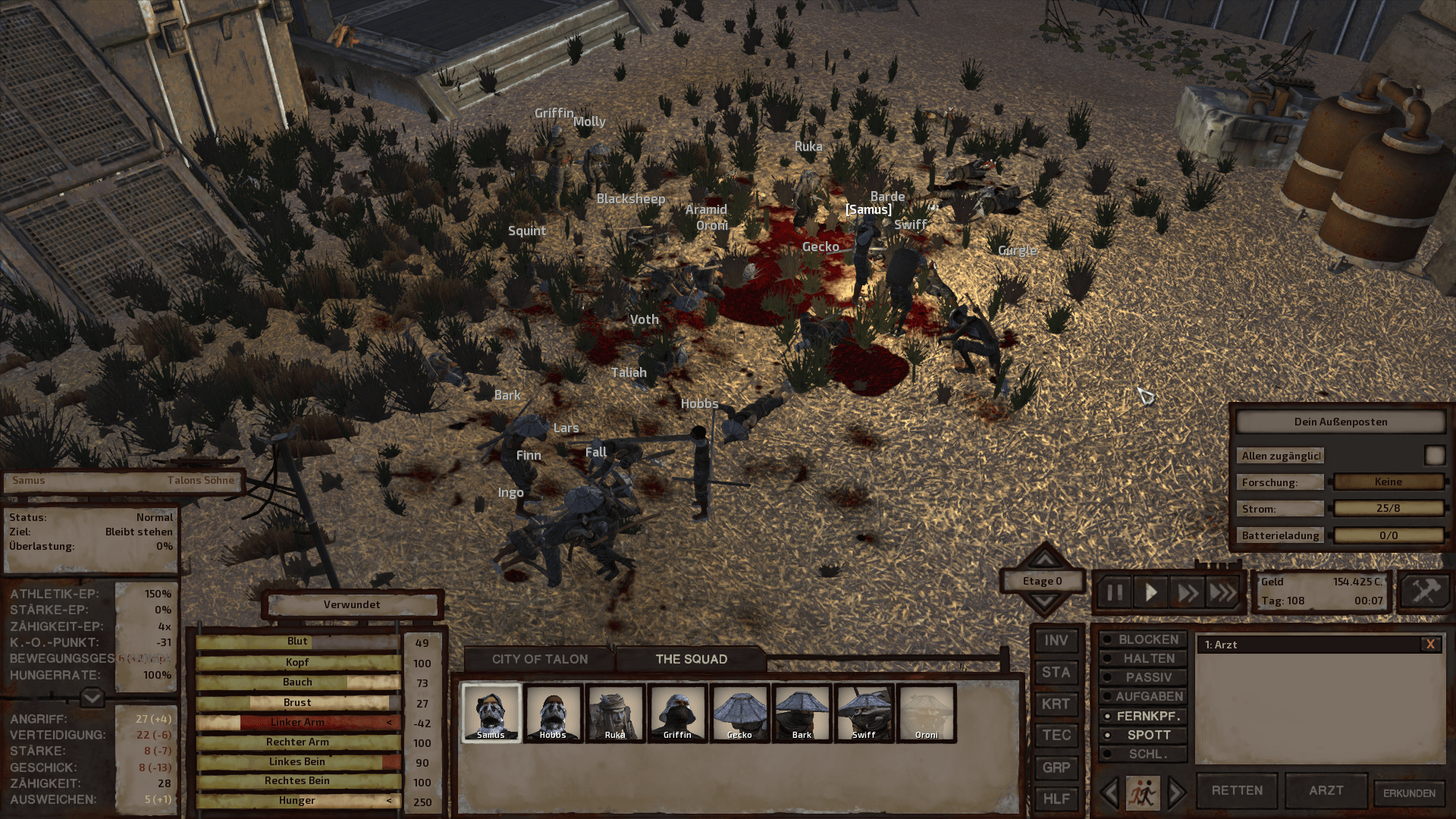1456x819 pixels.
Task: Switch to The Squad tab
Action: [691, 659]
